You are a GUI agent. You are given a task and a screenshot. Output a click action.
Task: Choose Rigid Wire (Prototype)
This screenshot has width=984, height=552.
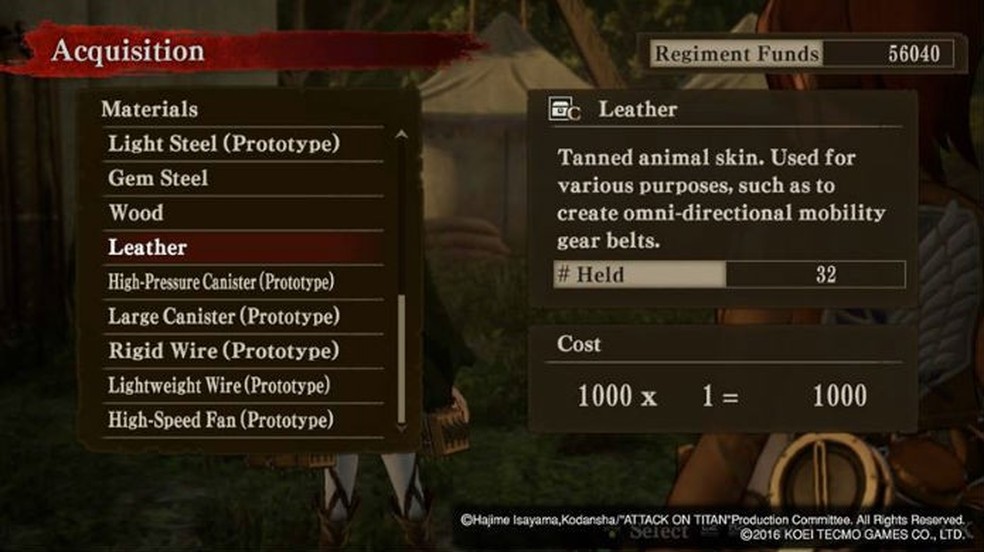(x=223, y=351)
